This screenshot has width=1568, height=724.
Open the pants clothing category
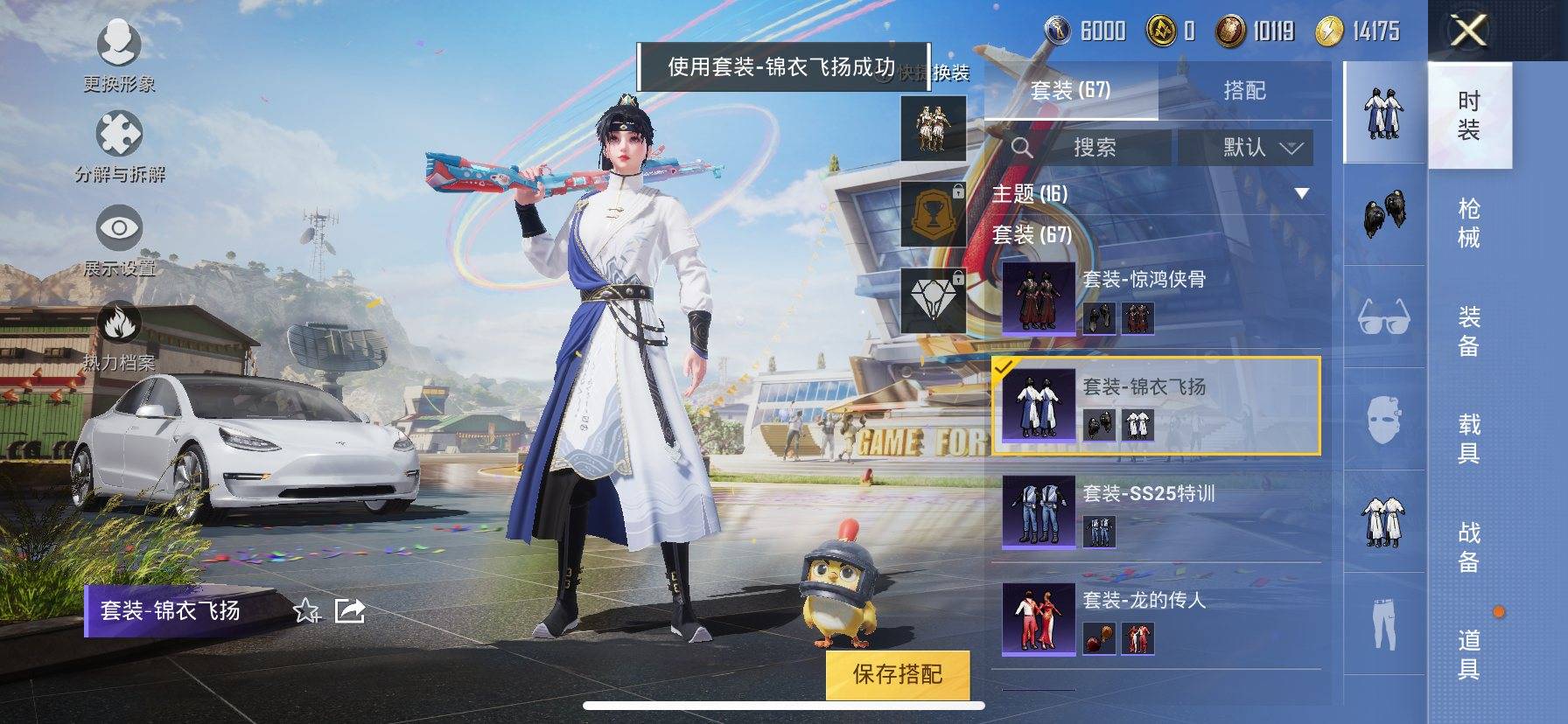[1383, 623]
